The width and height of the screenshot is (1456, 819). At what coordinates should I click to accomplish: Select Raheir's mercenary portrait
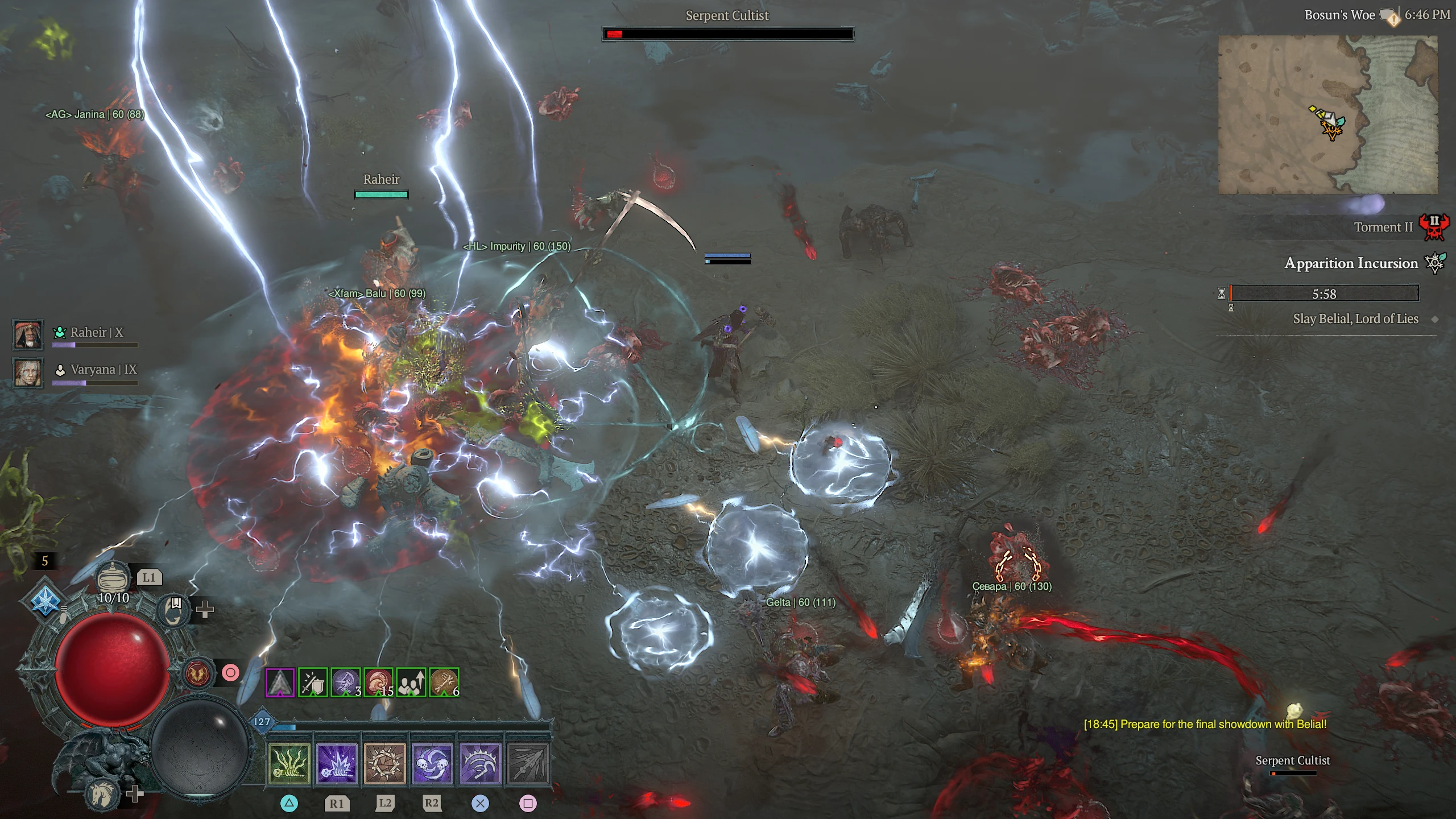tap(27, 334)
